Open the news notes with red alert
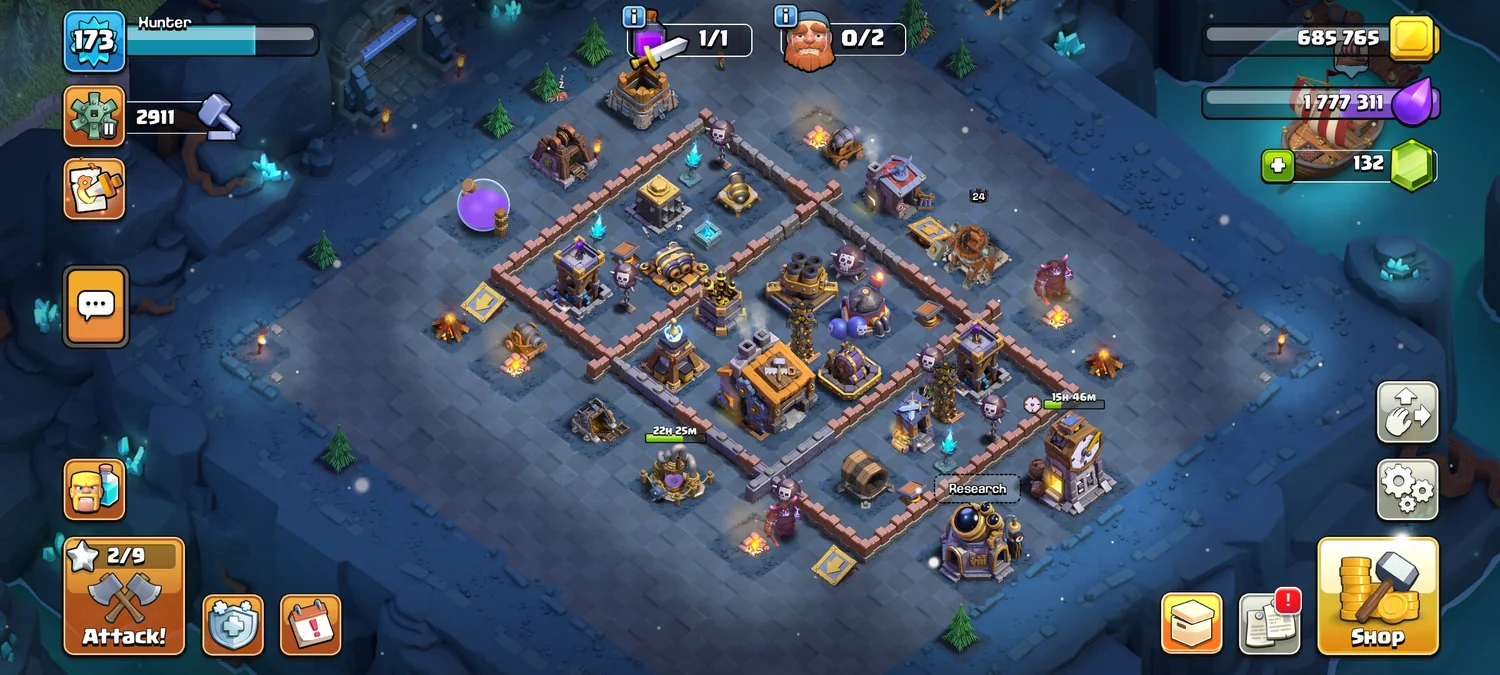Image resolution: width=1500 pixels, height=675 pixels. point(1269,624)
